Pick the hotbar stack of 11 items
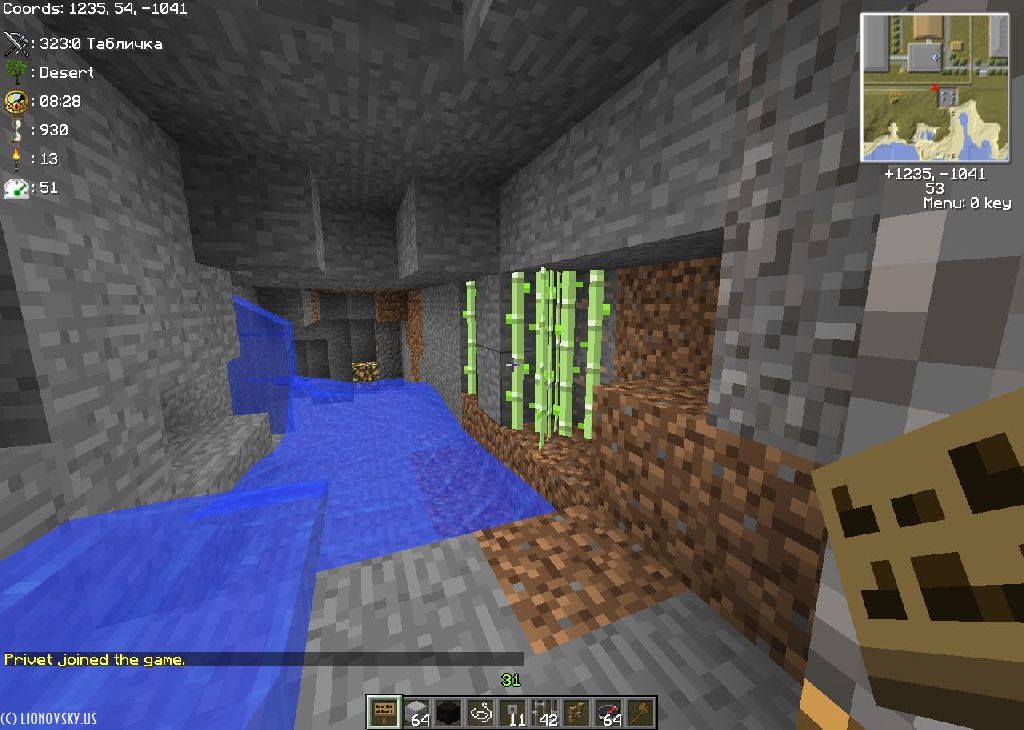This screenshot has width=1024, height=730. 512,712
